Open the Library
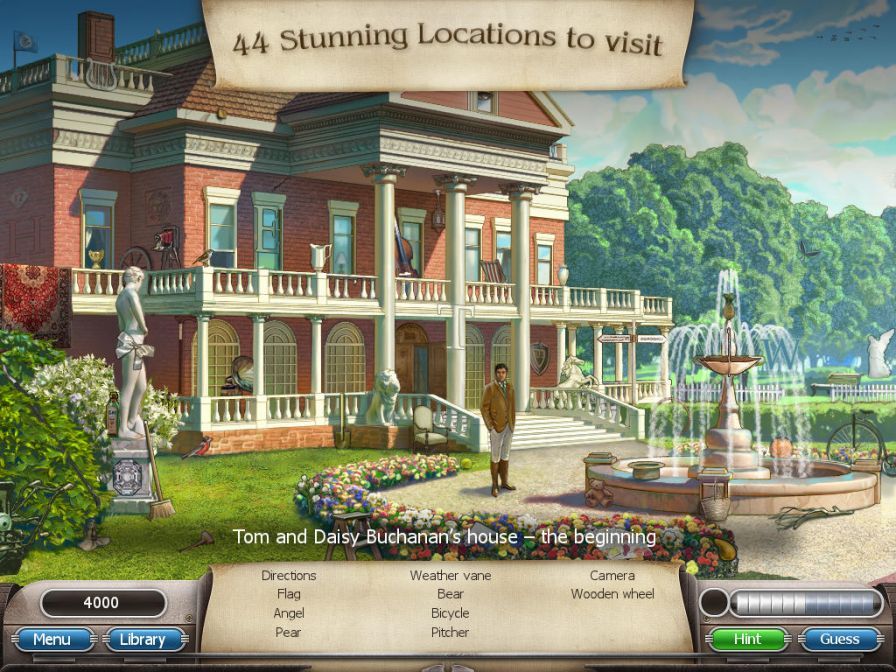Viewport: 896px width, 672px height. [x=142, y=639]
